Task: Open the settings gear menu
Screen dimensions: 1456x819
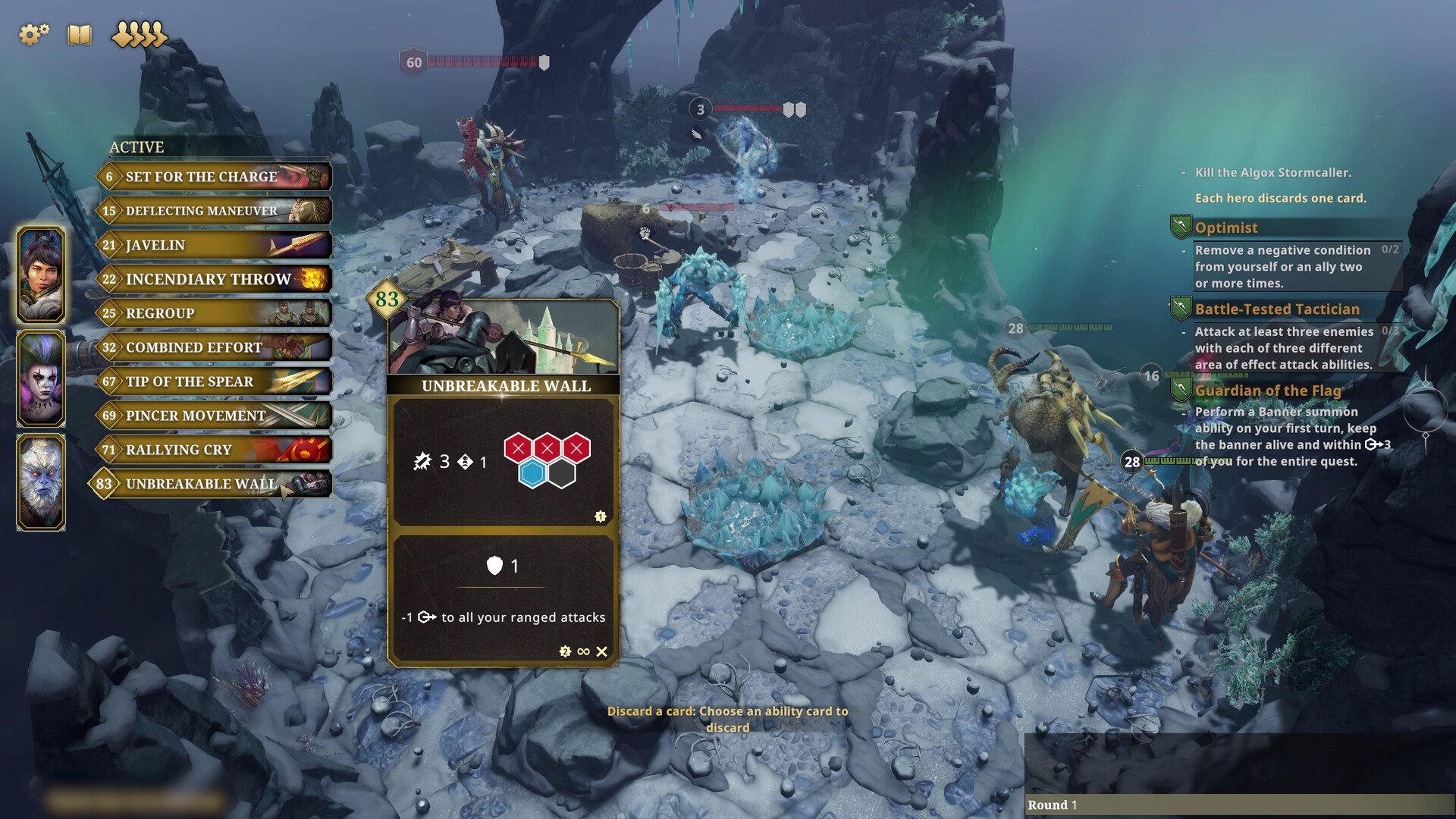Action: click(x=33, y=34)
